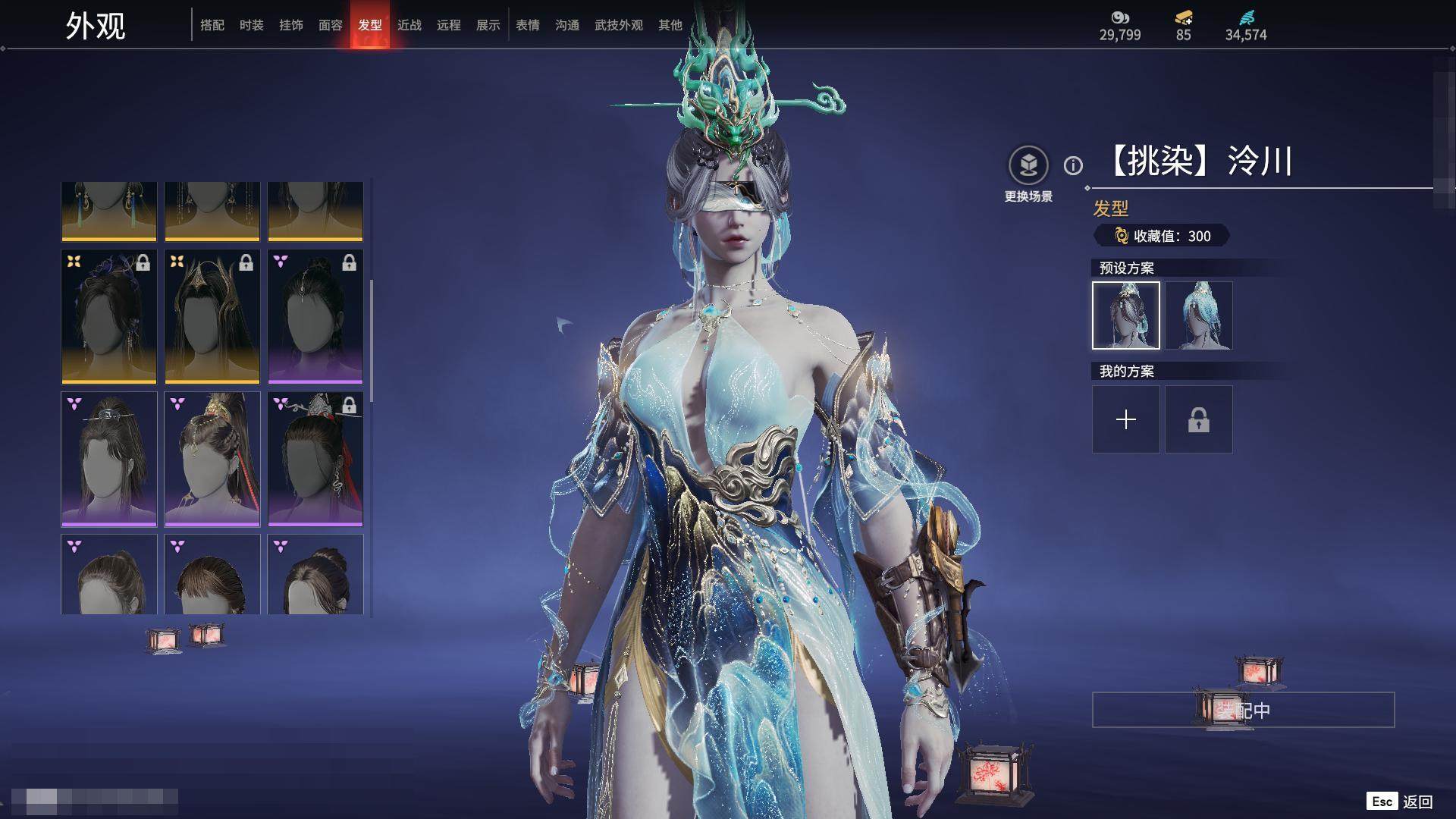Click the 装配中 equipped button
The width and height of the screenshot is (1456, 819).
(1243, 710)
